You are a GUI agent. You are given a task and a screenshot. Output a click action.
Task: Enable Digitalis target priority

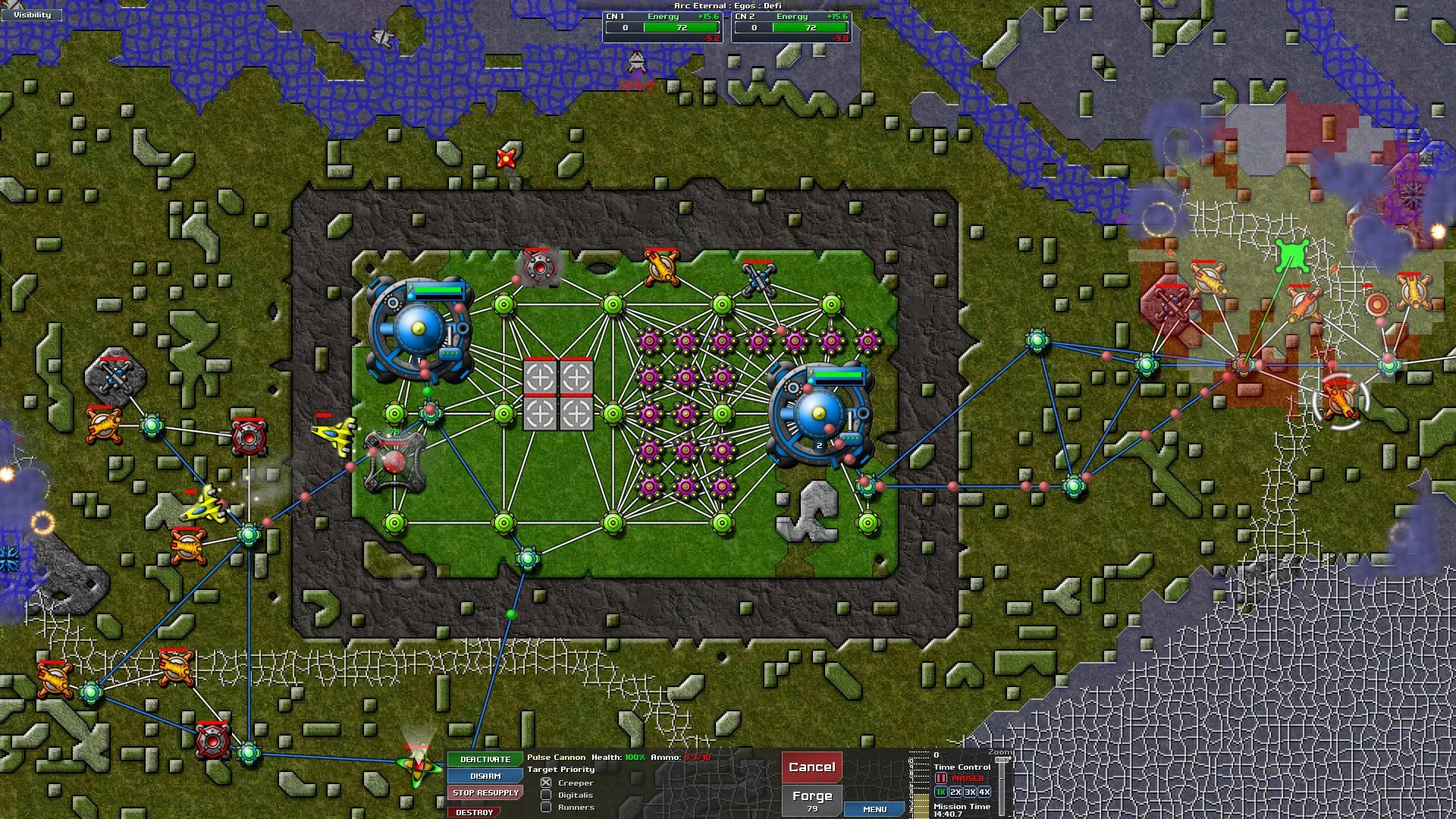pyautogui.click(x=548, y=795)
